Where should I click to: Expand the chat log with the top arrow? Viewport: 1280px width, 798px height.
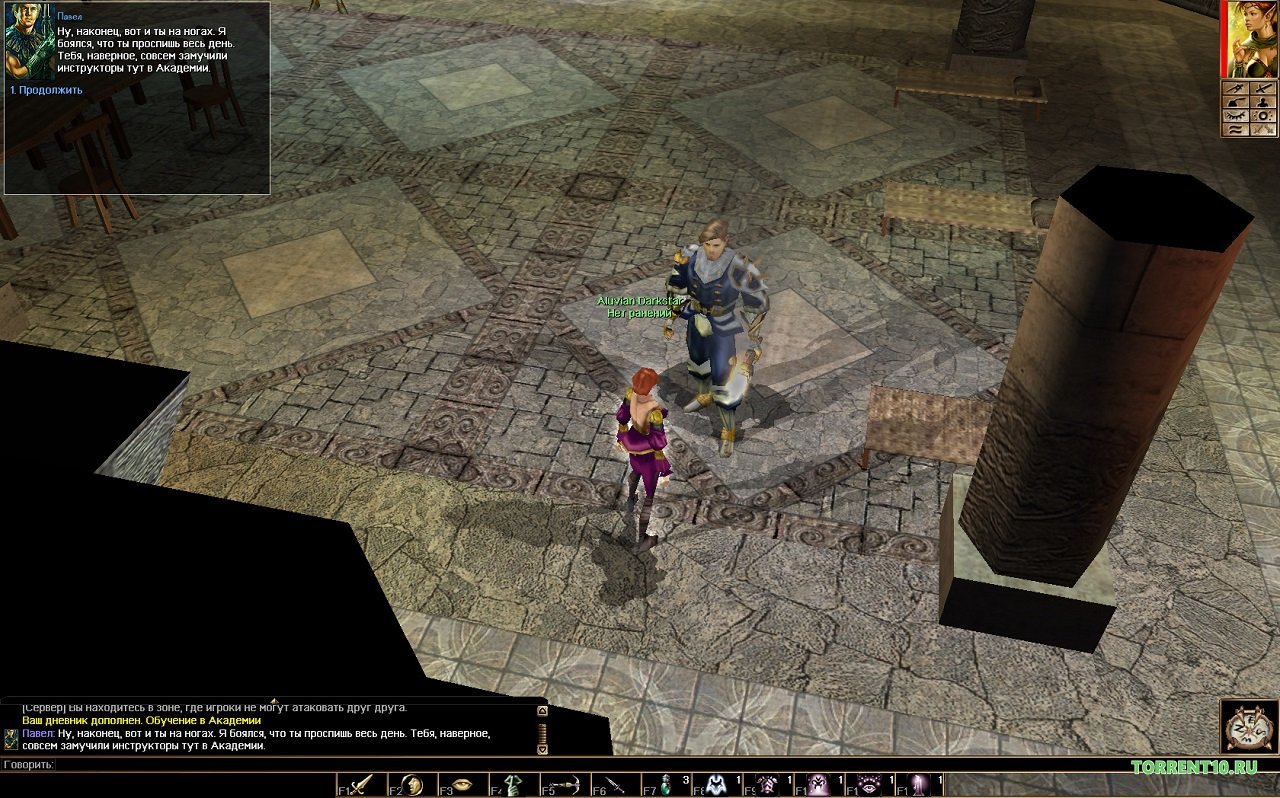[x=273, y=700]
